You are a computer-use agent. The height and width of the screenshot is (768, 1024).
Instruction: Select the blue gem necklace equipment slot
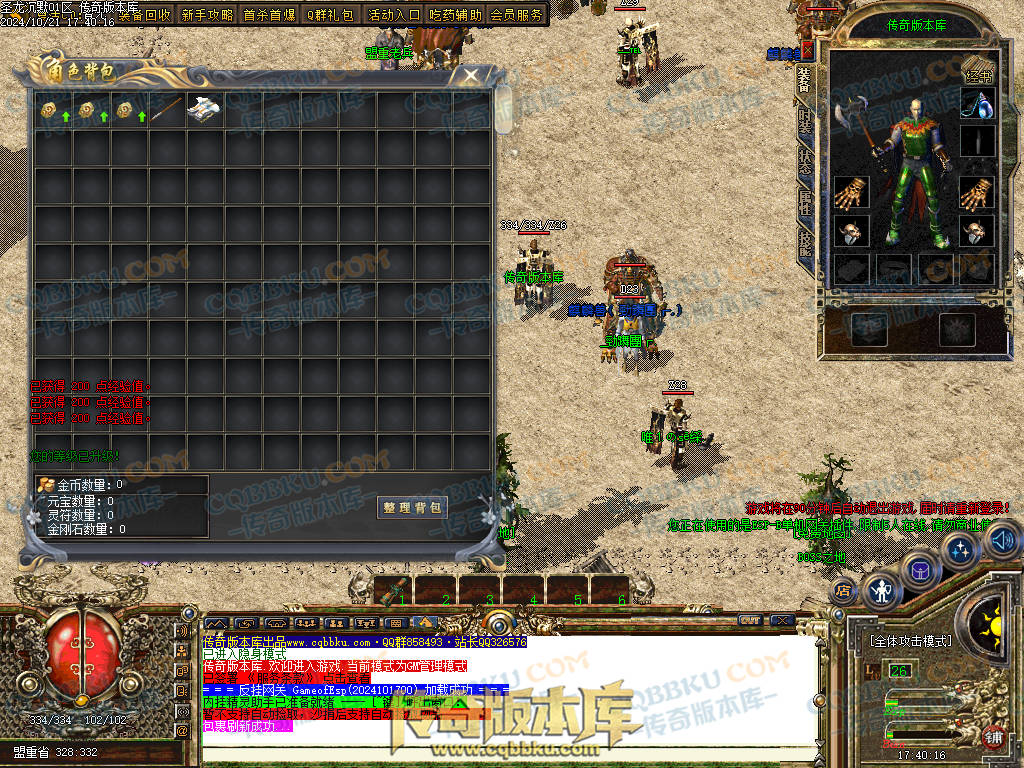click(977, 102)
